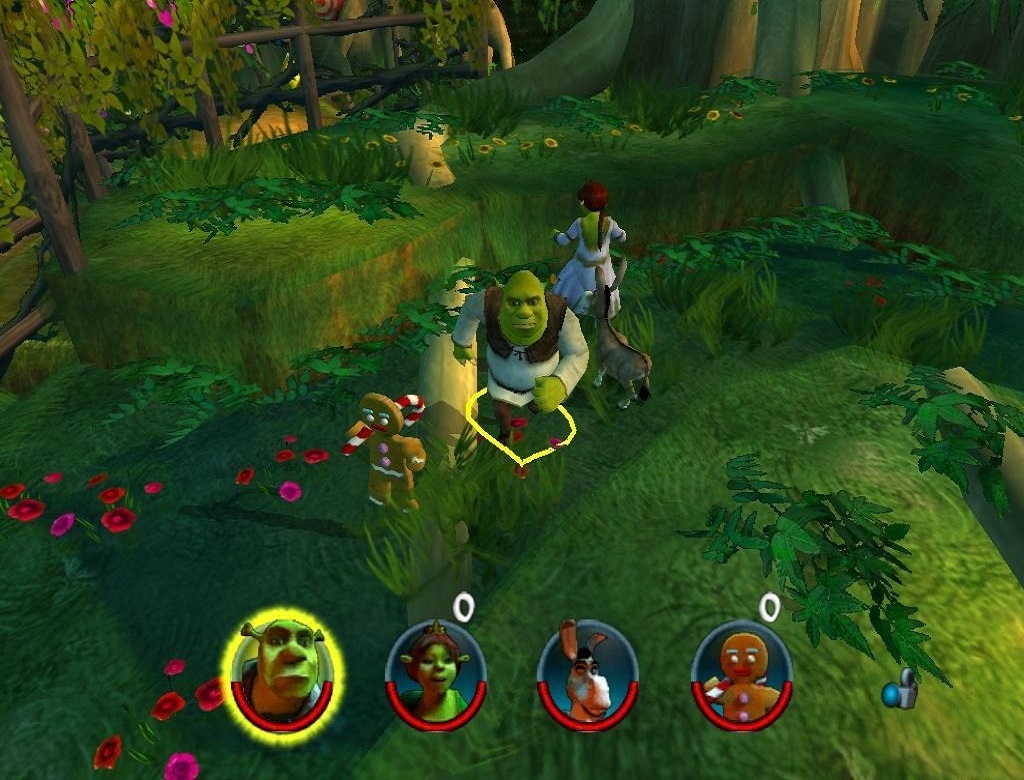This screenshot has width=1024, height=780.
Task: Pick the Gingerbread Man portrait
Action: click(x=741, y=672)
